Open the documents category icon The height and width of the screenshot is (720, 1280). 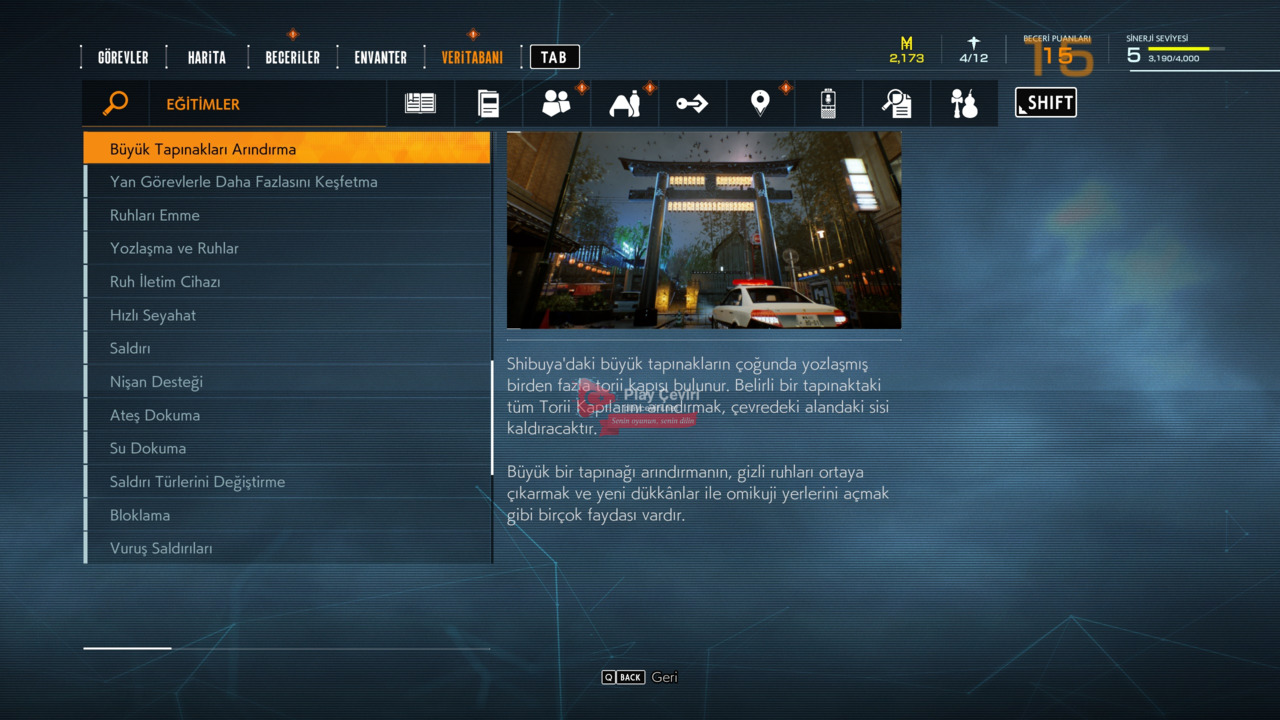click(488, 103)
